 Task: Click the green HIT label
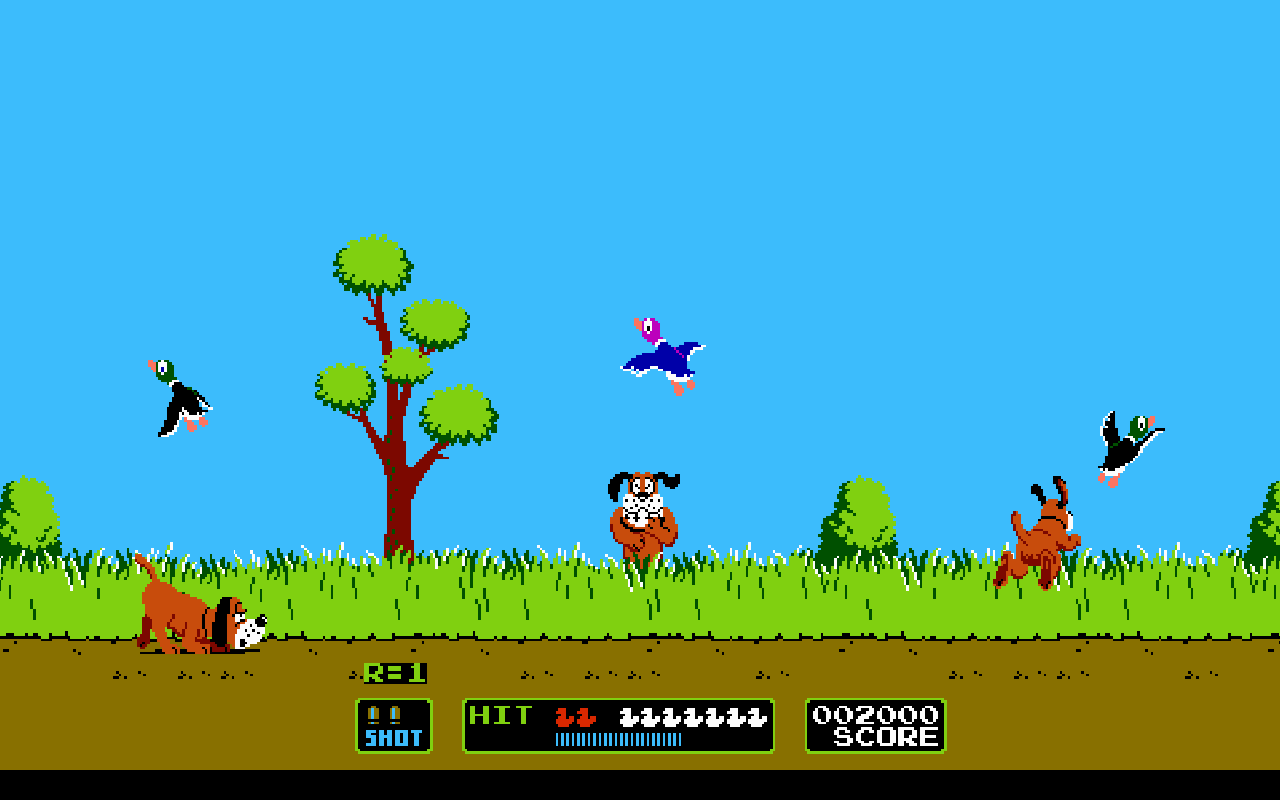pos(500,714)
